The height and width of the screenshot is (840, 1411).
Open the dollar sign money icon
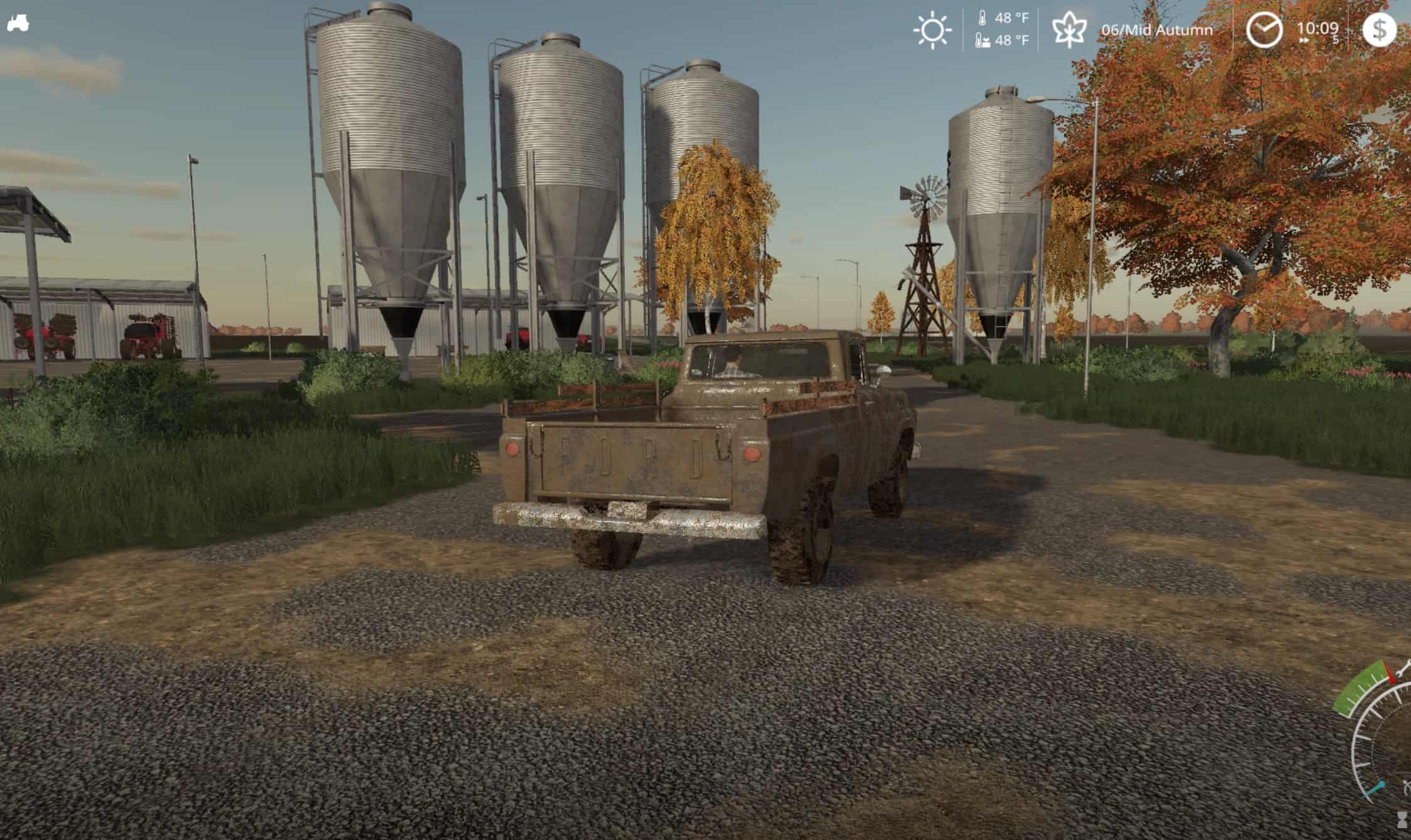[1379, 30]
